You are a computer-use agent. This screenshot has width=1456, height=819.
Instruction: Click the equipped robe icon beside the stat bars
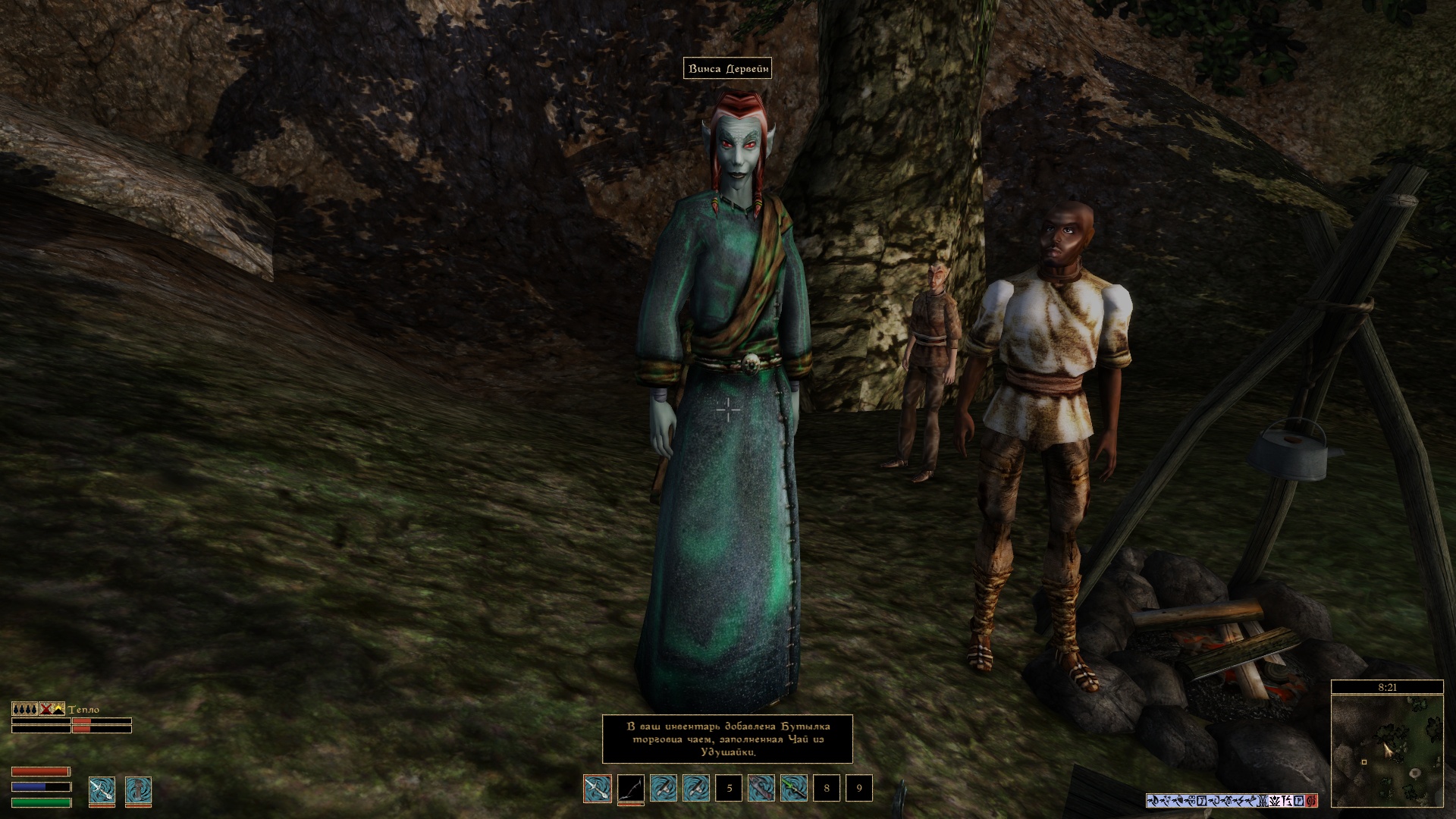coord(138,790)
